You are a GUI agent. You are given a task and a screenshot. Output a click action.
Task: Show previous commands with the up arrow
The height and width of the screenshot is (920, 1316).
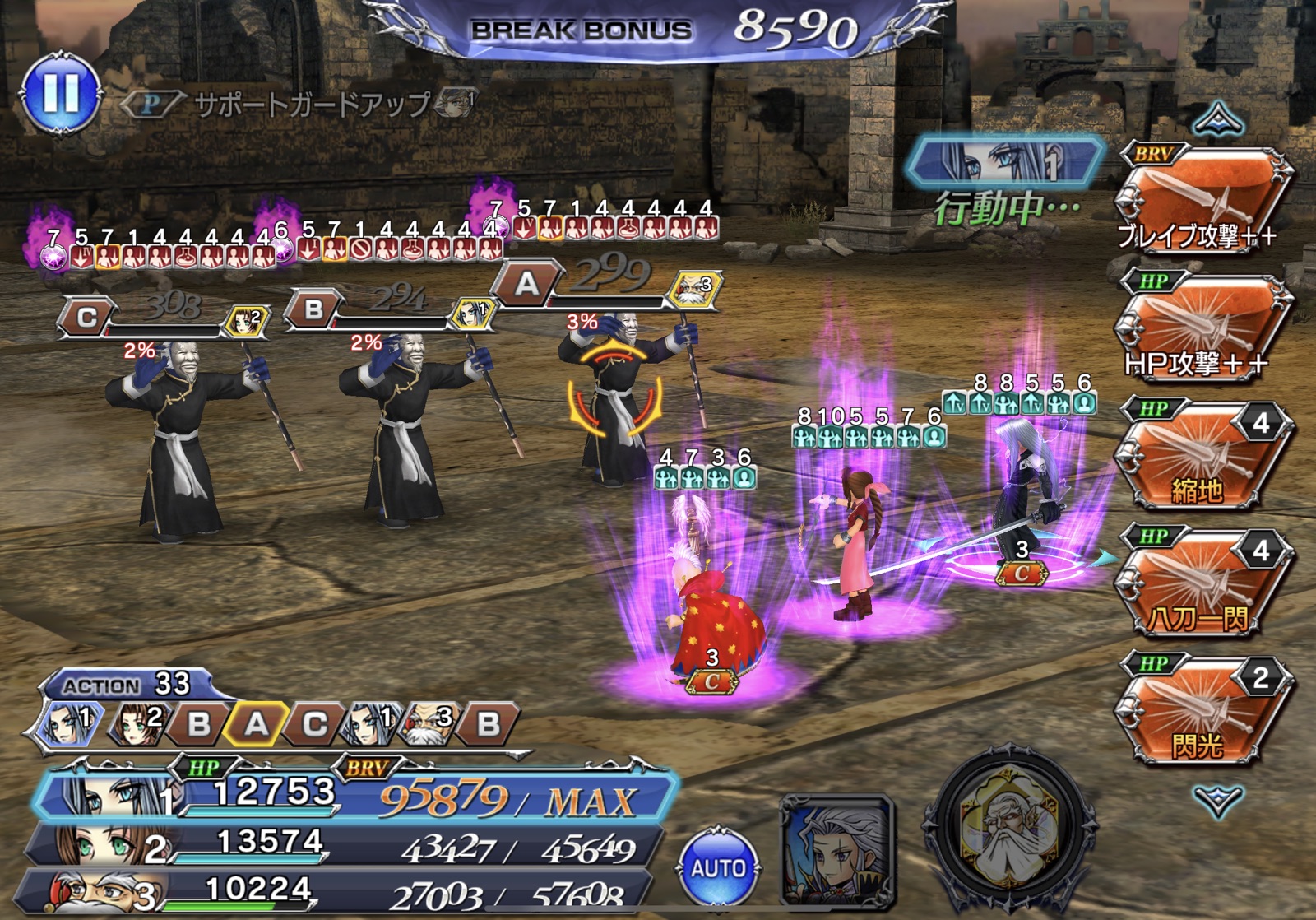1218,120
